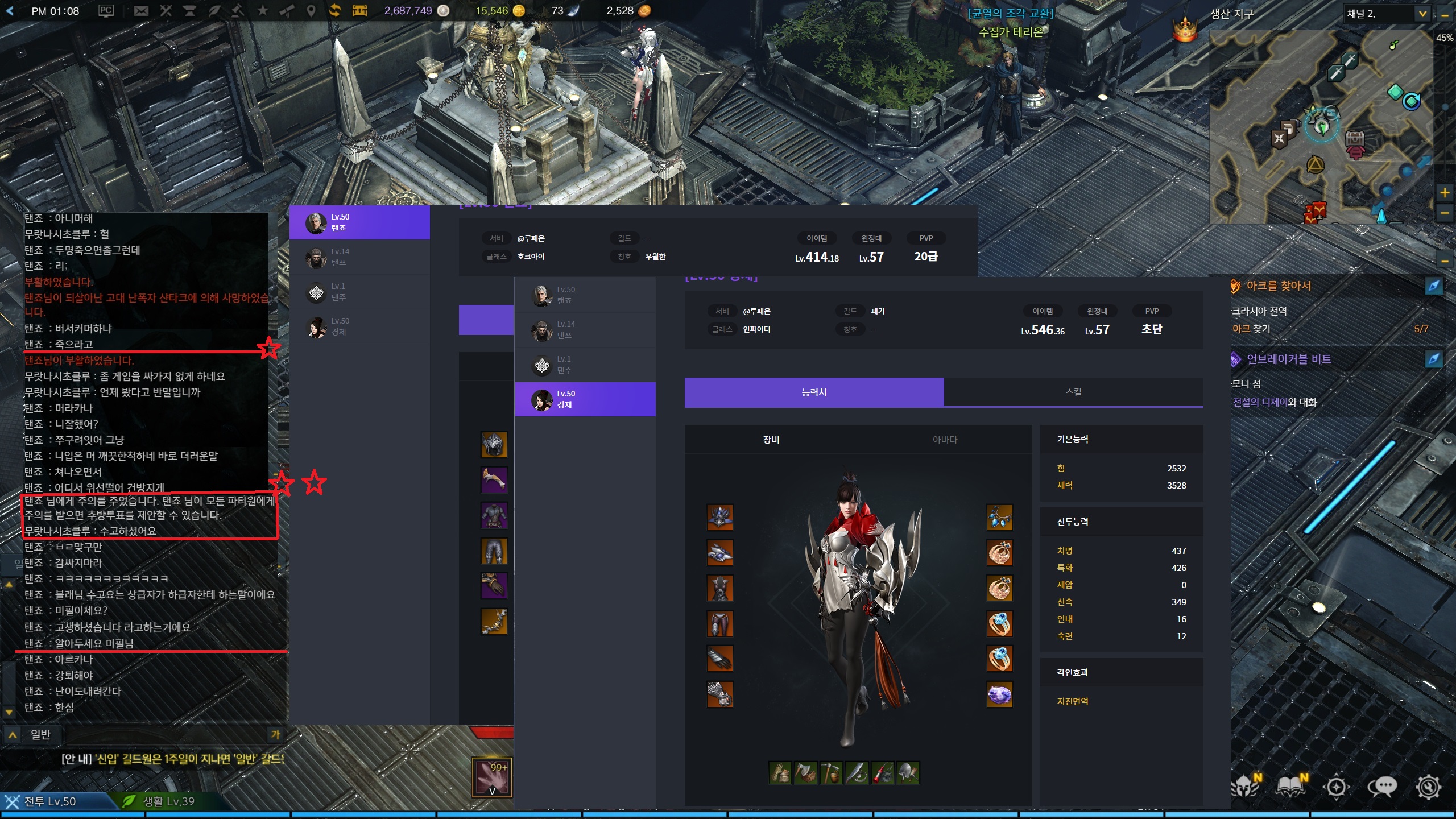Image resolution: width=1456 pixels, height=819 pixels.
Task: Choose the highlighted Lv.50 경제 character row
Action: 585,399
